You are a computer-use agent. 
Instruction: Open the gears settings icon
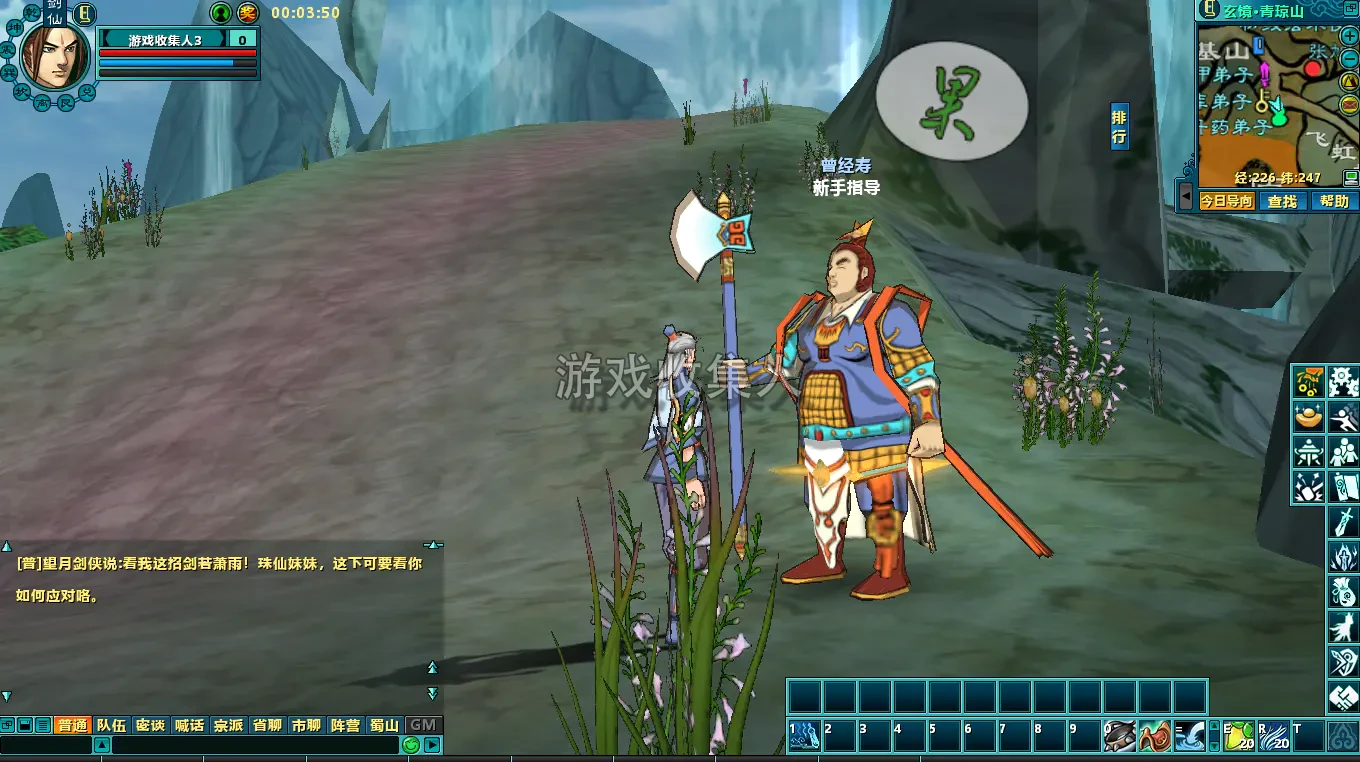click(1343, 382)
